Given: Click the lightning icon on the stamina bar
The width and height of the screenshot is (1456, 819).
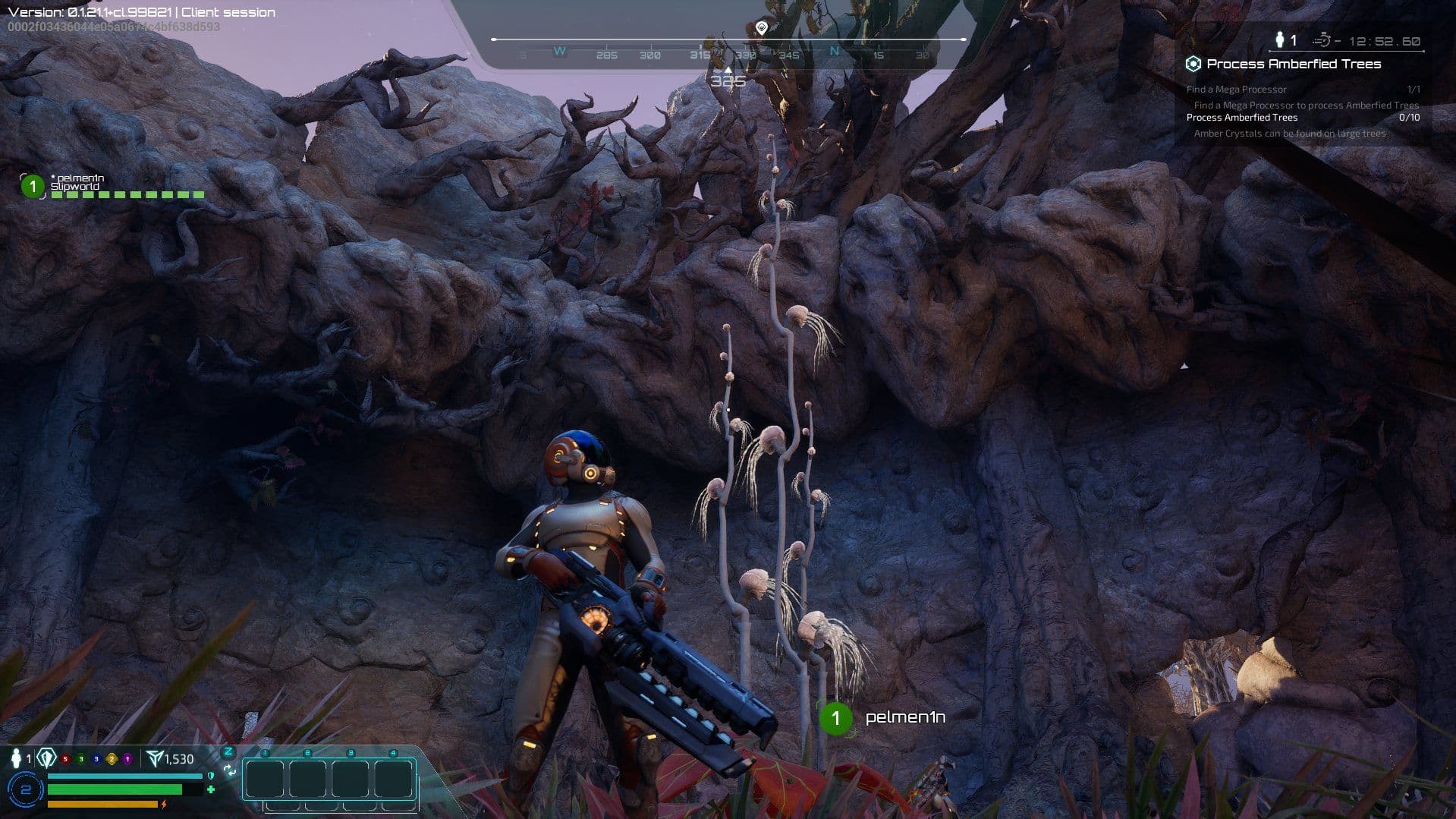Looking at the screenshot, I should pos(164,805).
